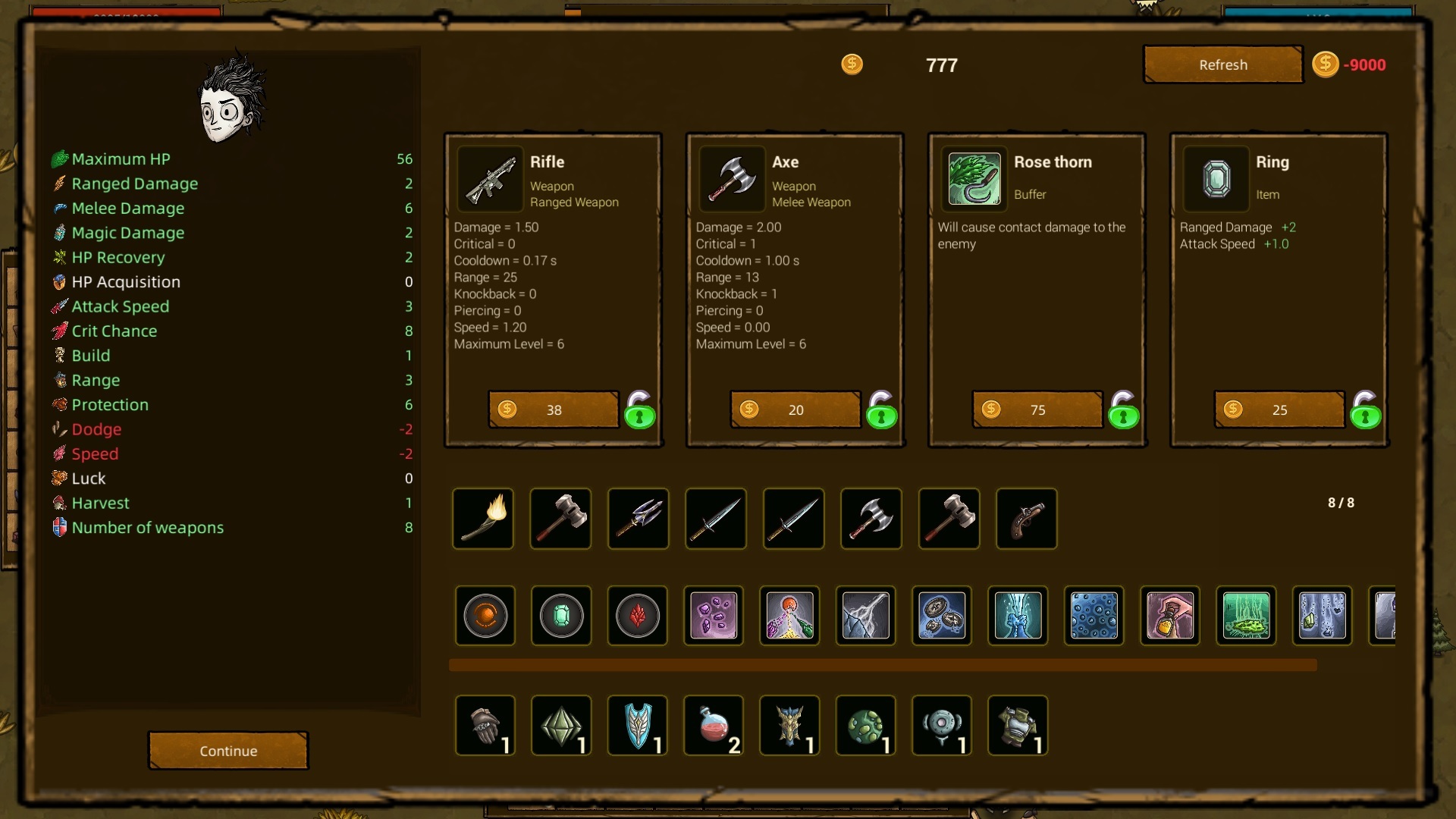Click the orange scrollbar below the buff icons
The width and height of the screenshot is (1456, 819).
coord(883,665)
